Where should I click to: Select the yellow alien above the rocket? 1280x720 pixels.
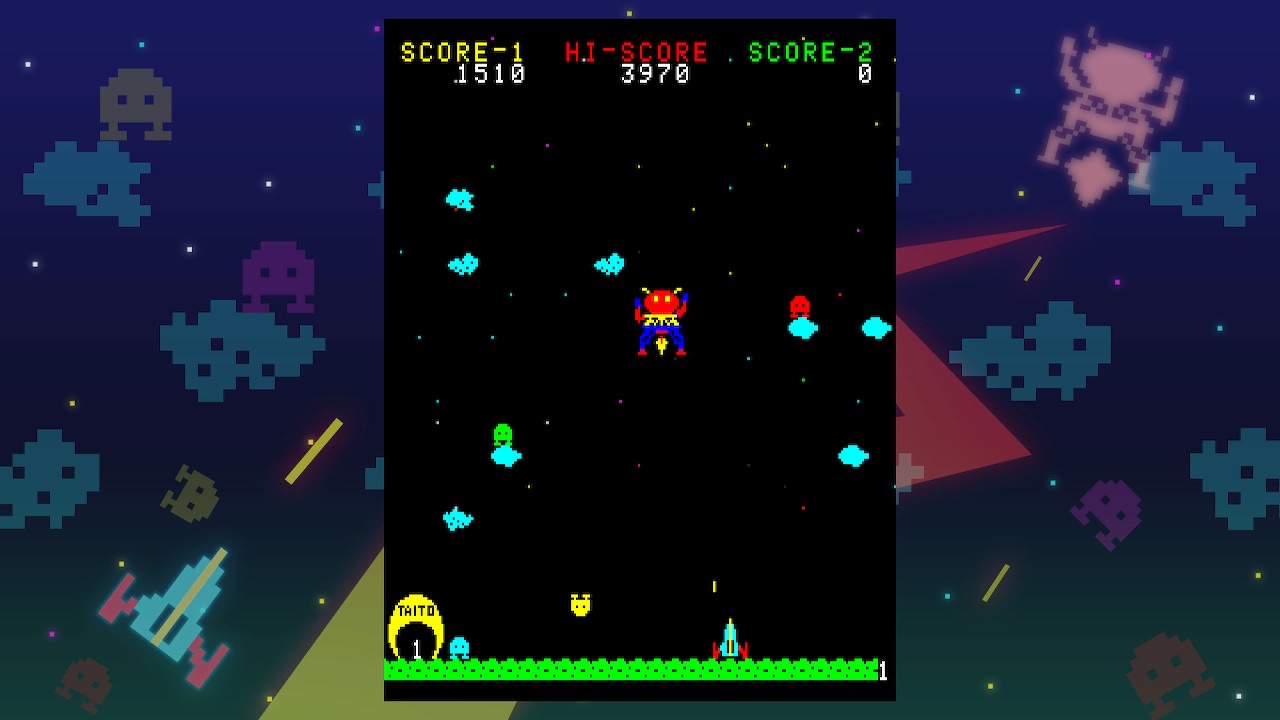pos(580,605)
